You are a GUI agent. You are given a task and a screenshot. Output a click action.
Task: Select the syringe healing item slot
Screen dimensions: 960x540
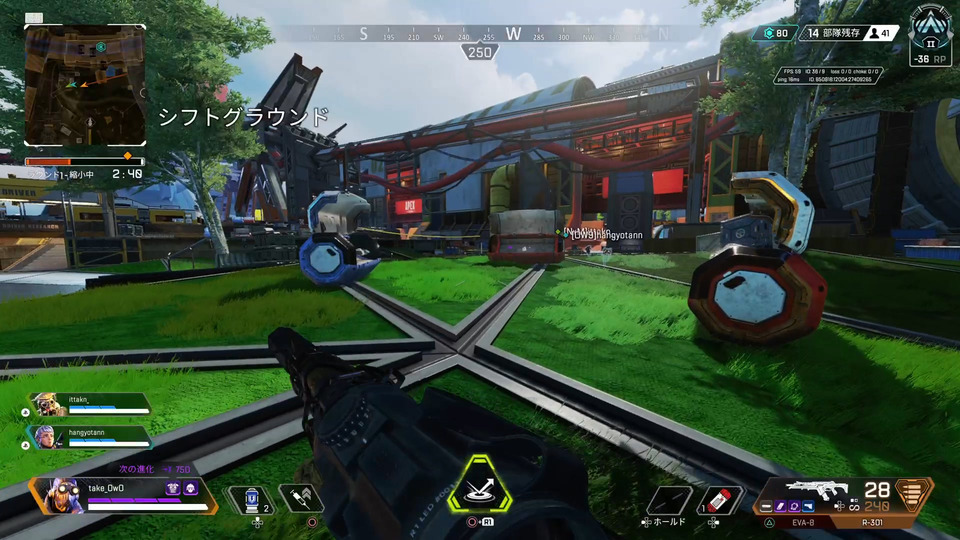299,498
